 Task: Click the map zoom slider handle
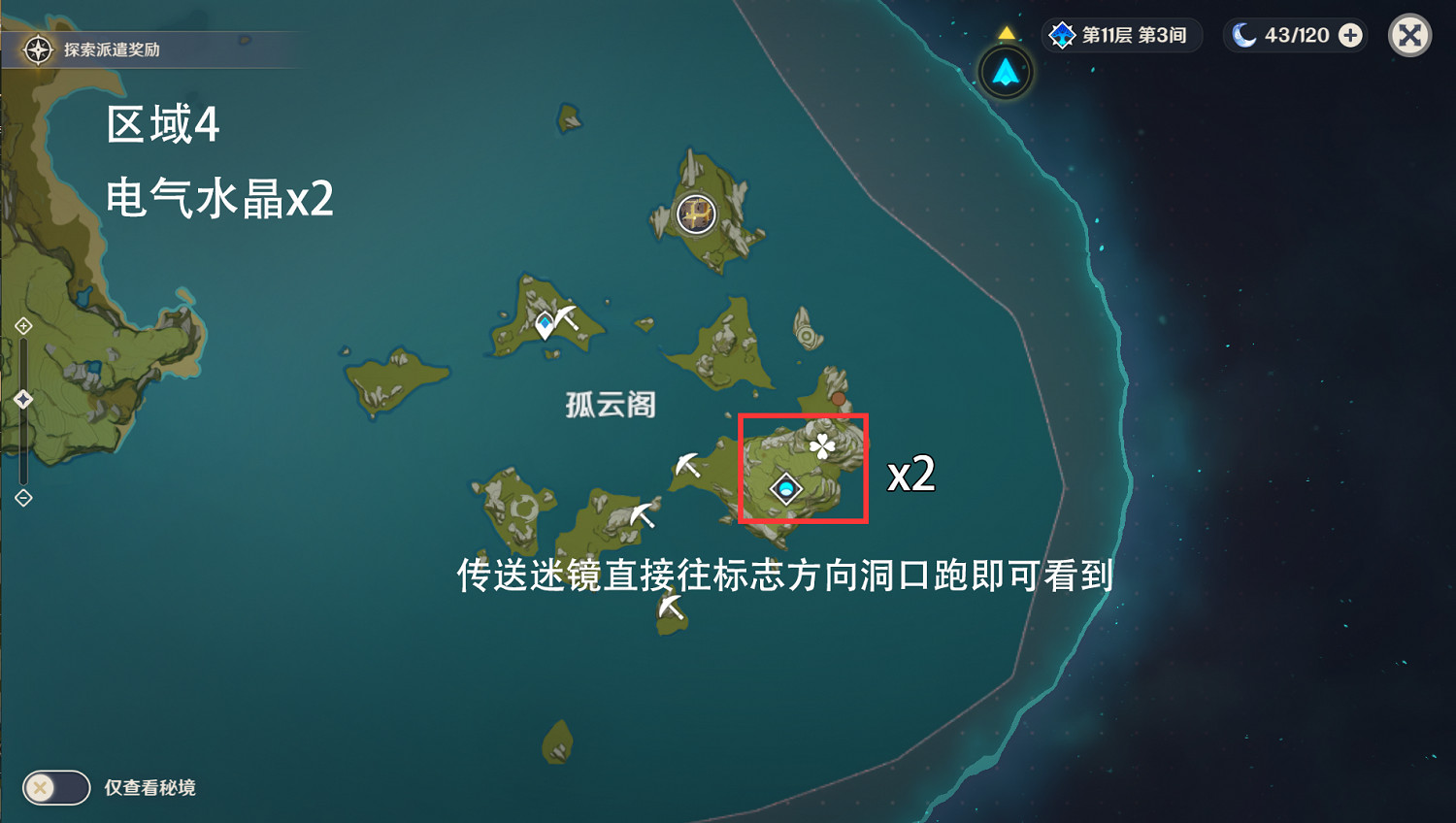pyautogui.click(x=21, y=396)
